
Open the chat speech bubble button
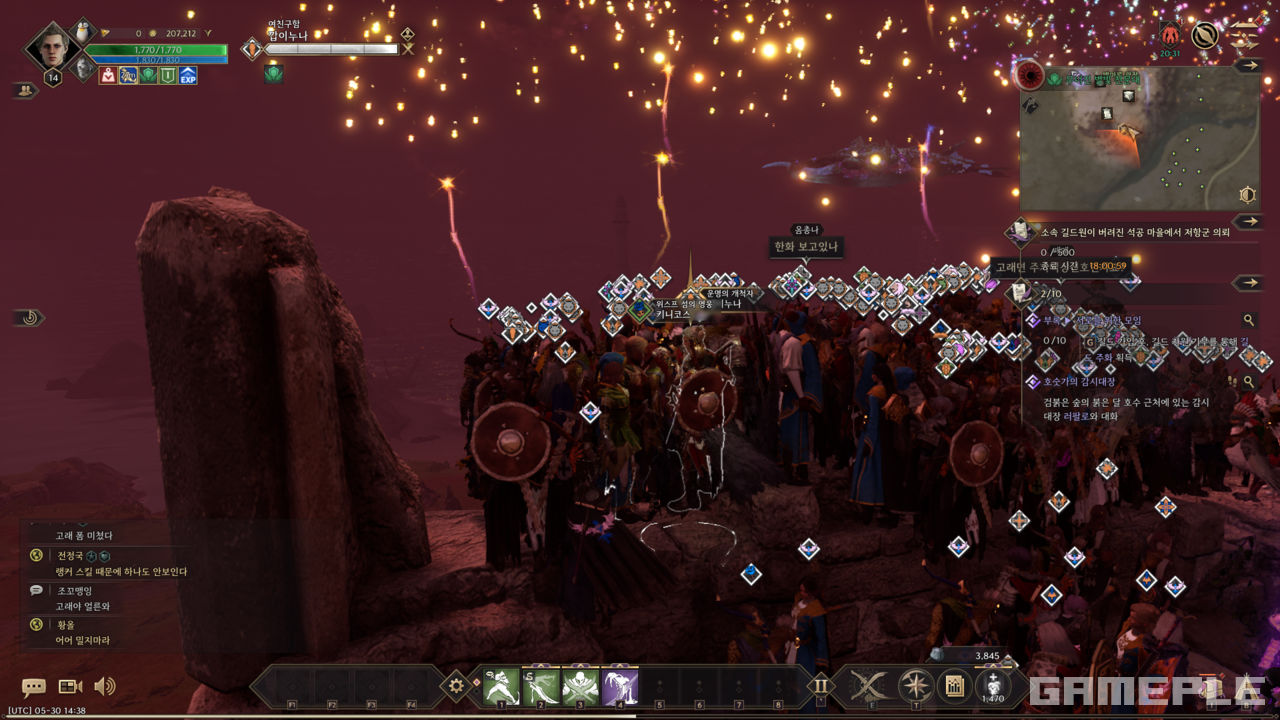(34, 687)
